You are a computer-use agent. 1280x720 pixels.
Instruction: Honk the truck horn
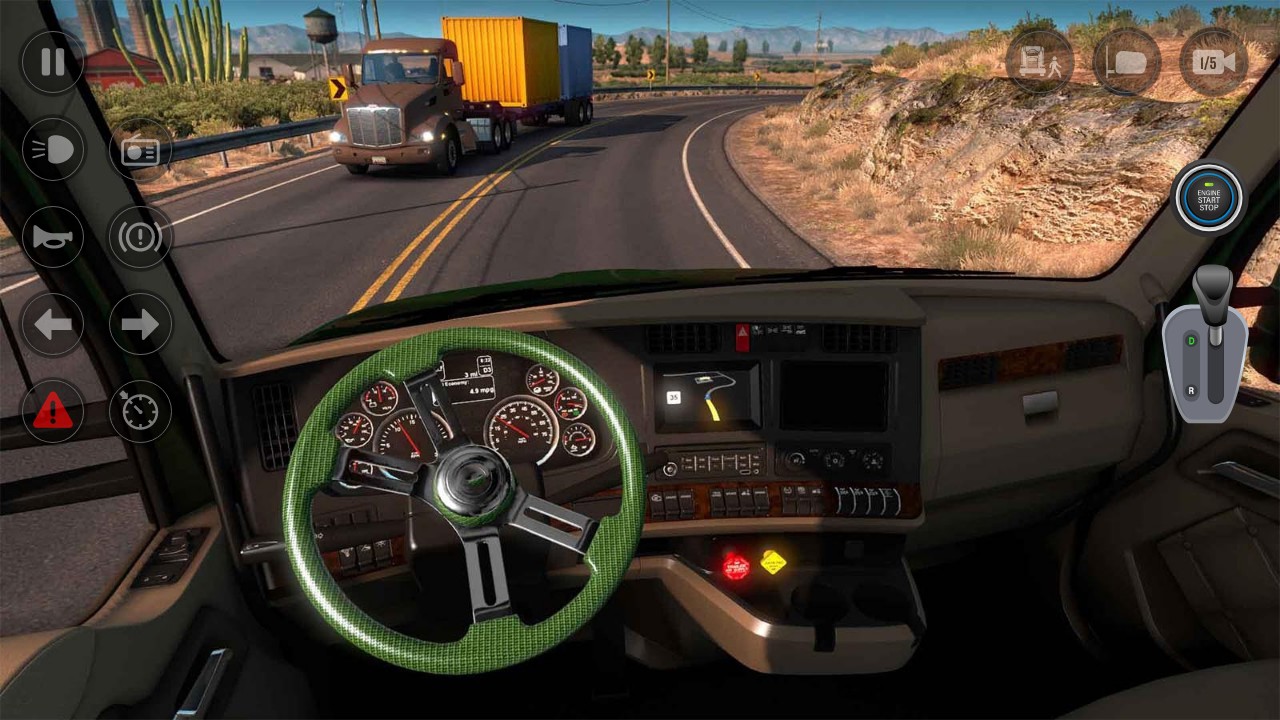pyautogui.click(x=52, y=237)
